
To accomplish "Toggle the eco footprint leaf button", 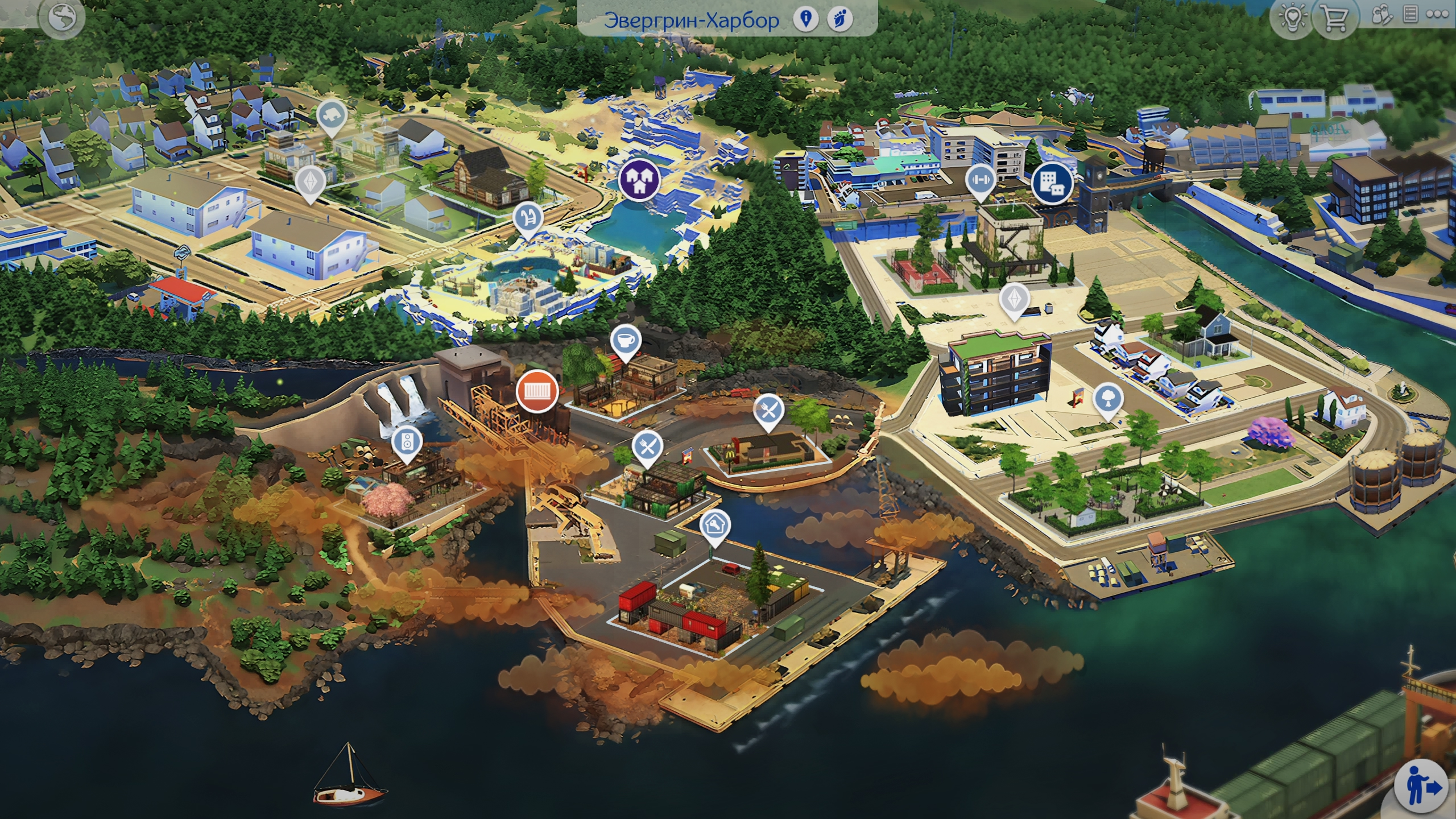I will (839, 19).
